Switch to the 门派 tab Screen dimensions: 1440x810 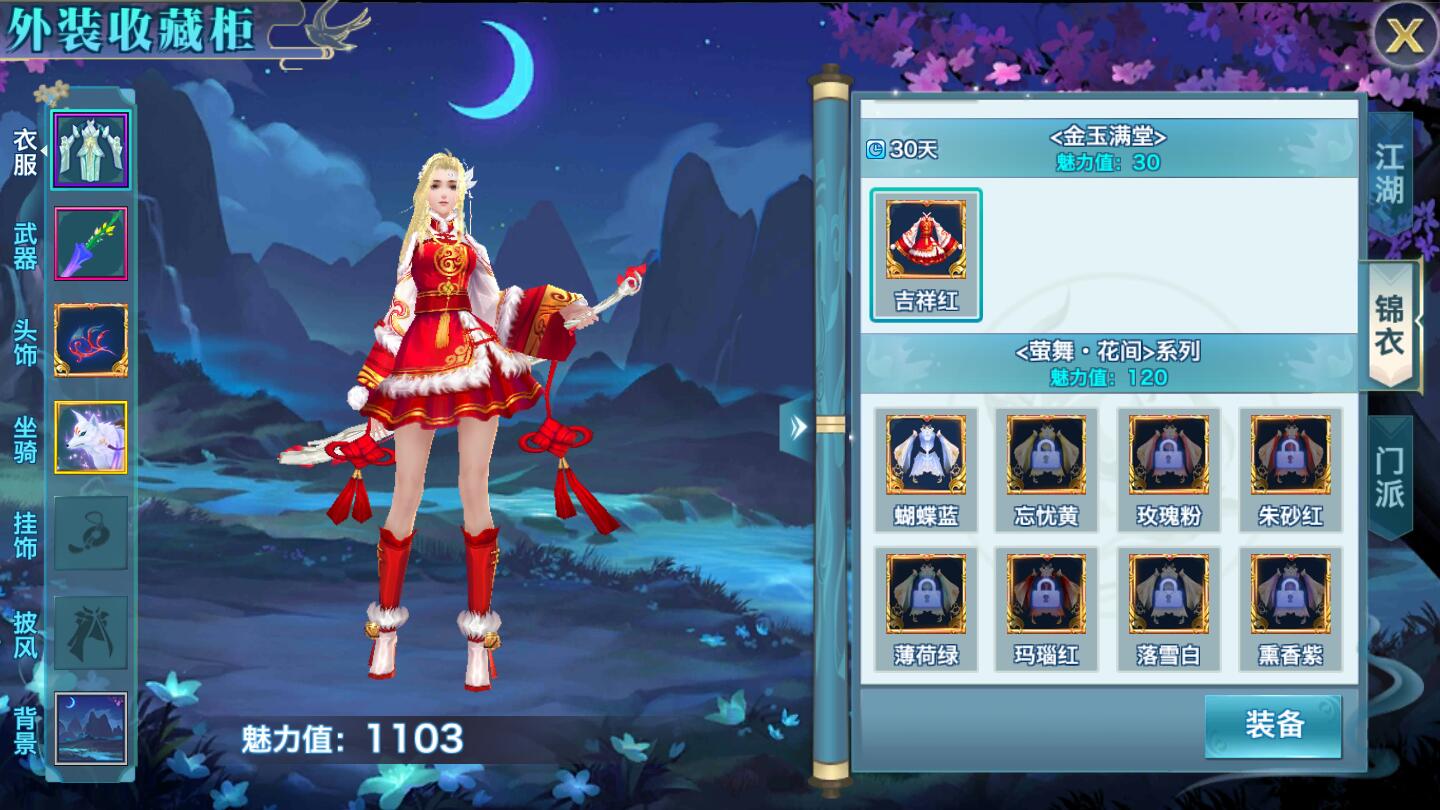[x=1389, y=477]
